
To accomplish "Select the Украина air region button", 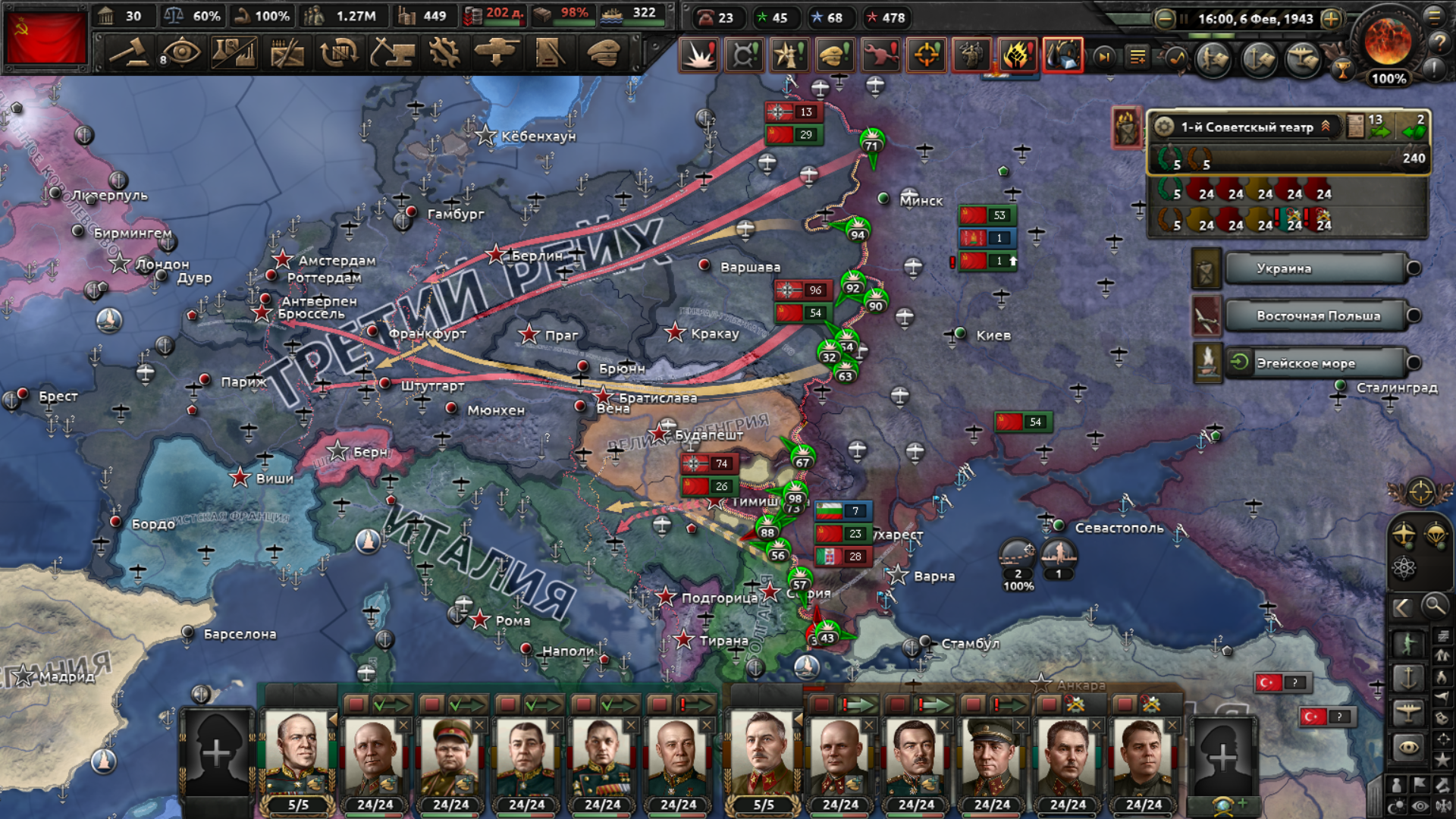I will tap(1315, 268).
